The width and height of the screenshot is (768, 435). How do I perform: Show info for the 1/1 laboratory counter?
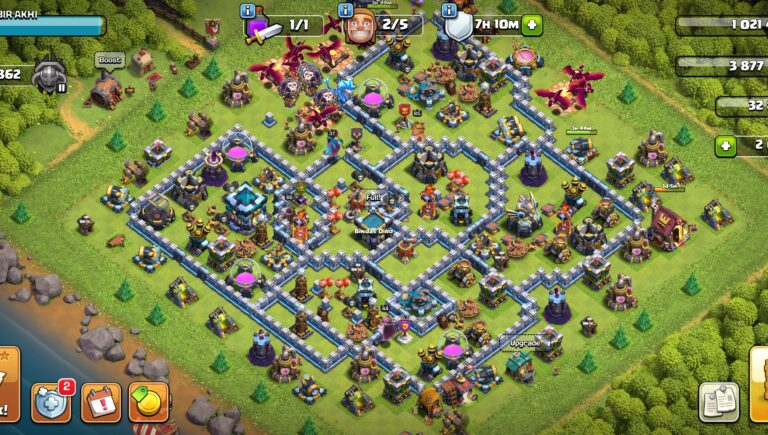pyautogui.click(x=249, y=11)
